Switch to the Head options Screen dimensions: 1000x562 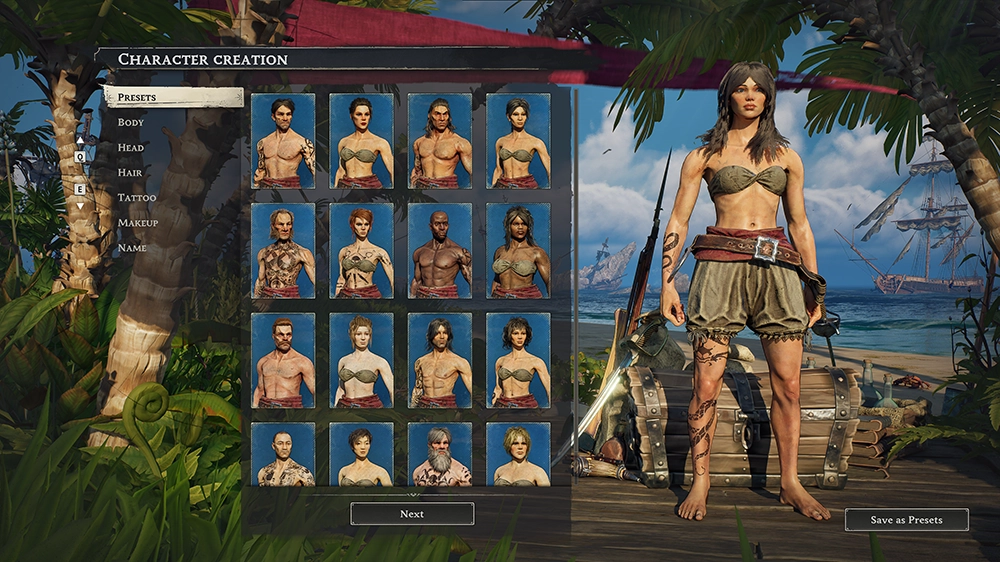[x=131, y=147]
